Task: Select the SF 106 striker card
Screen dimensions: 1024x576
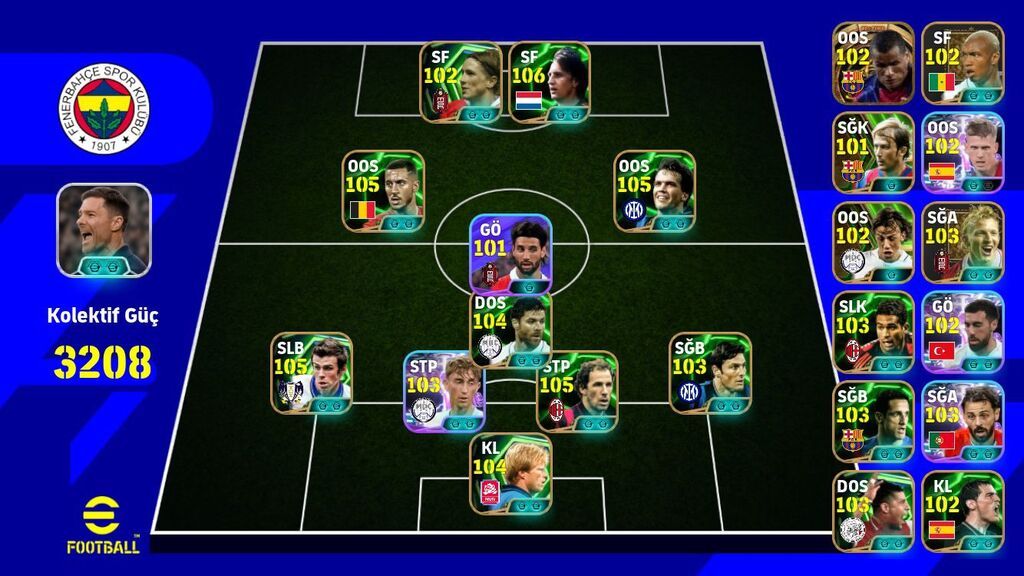Action: pos(549,82)
